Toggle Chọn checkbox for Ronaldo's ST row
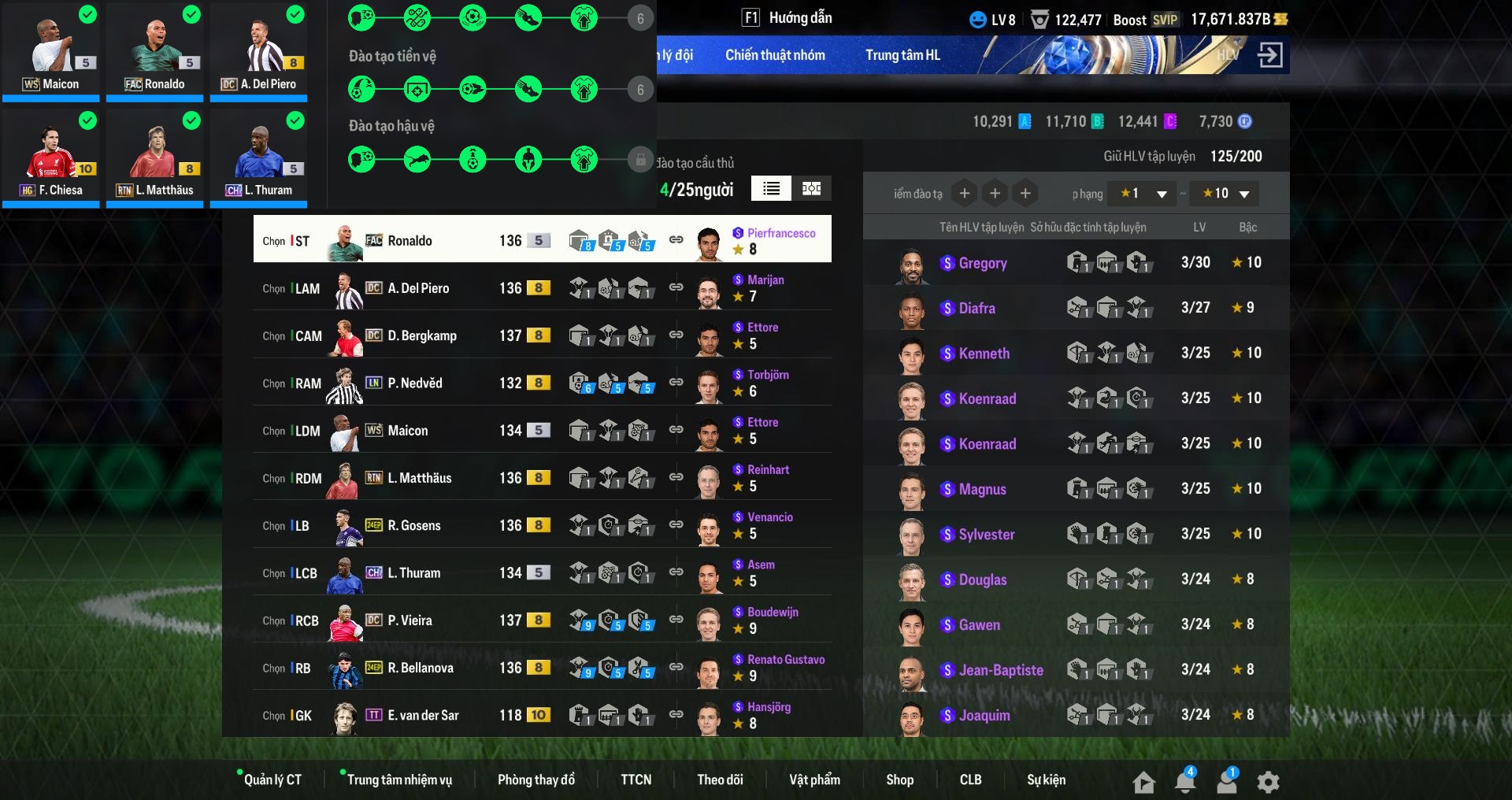 (x=273, y=241)
